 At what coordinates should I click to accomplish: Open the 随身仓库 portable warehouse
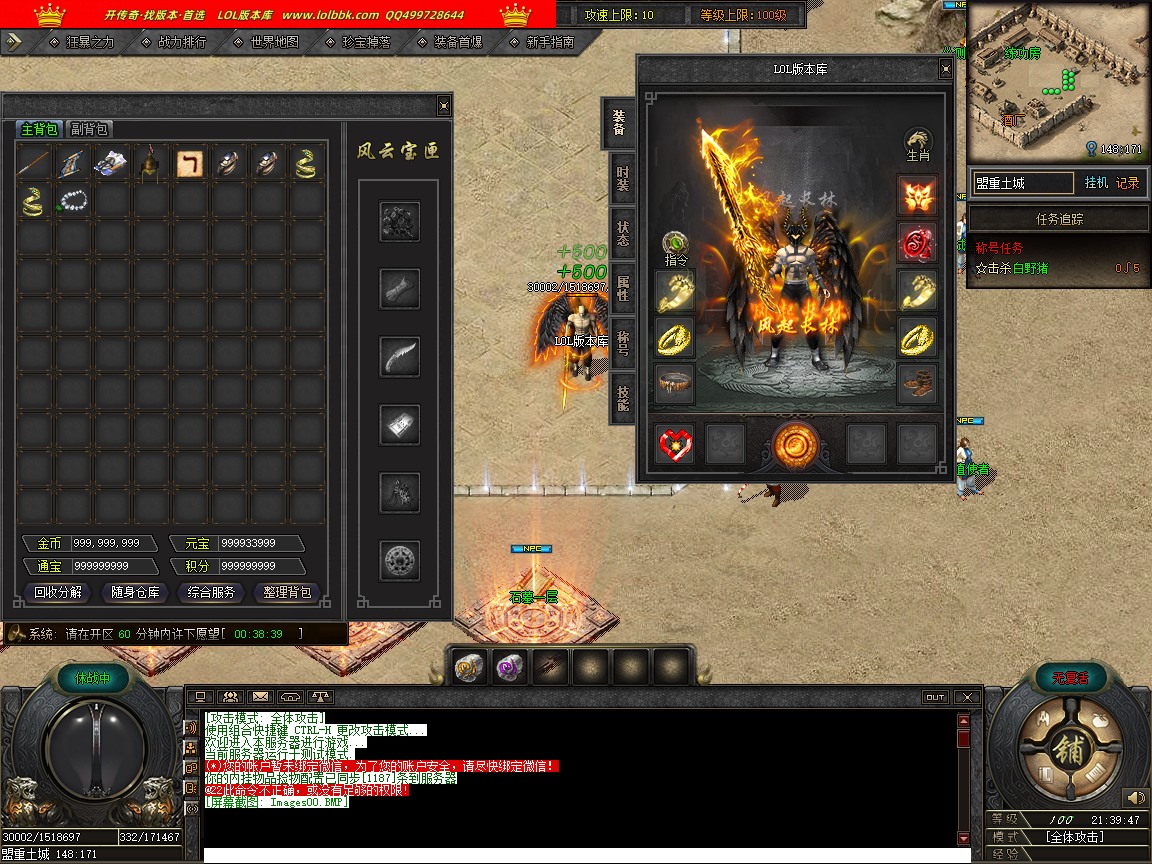pos(135,592)
